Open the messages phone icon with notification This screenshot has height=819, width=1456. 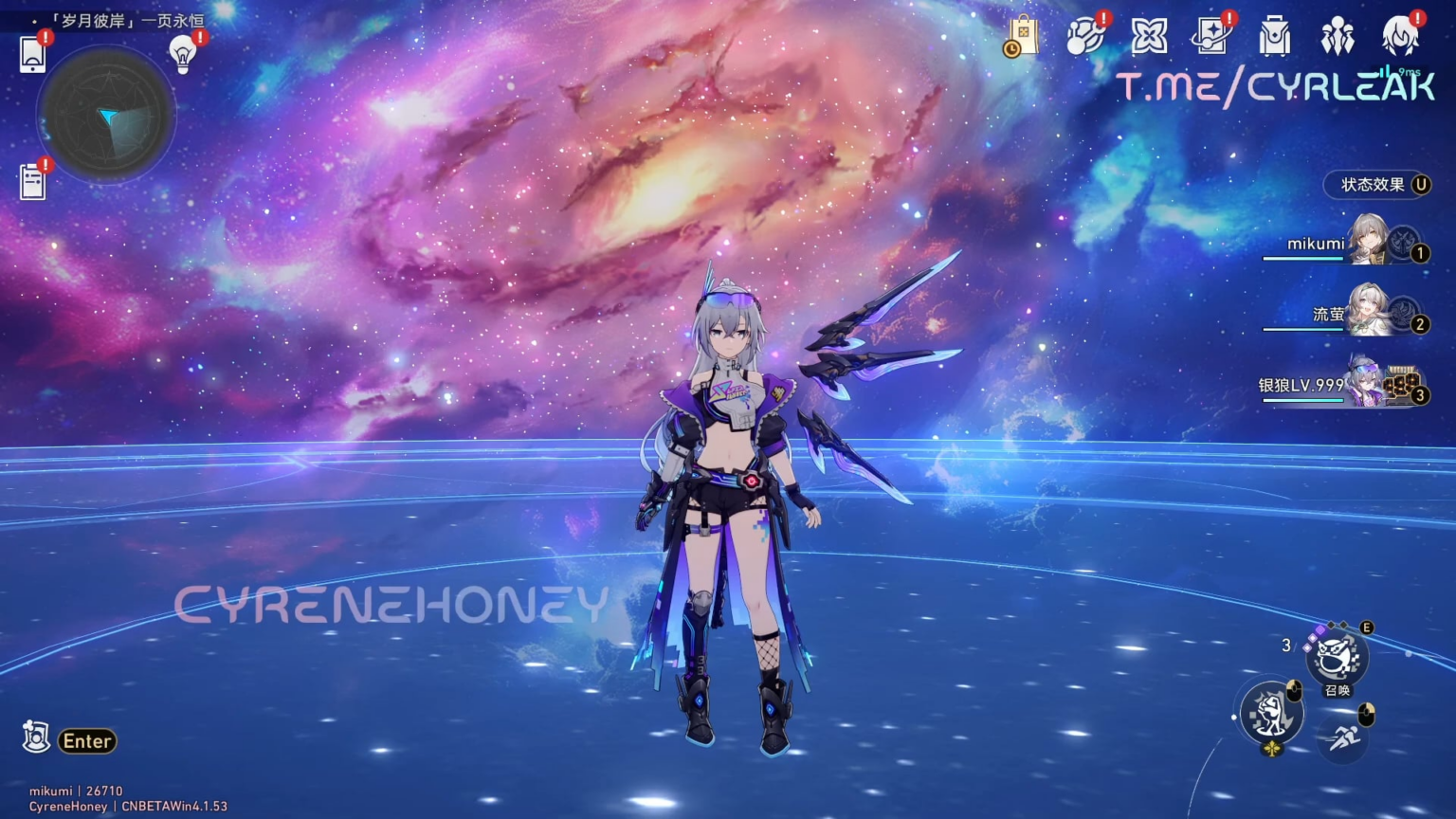click(33, 54)
